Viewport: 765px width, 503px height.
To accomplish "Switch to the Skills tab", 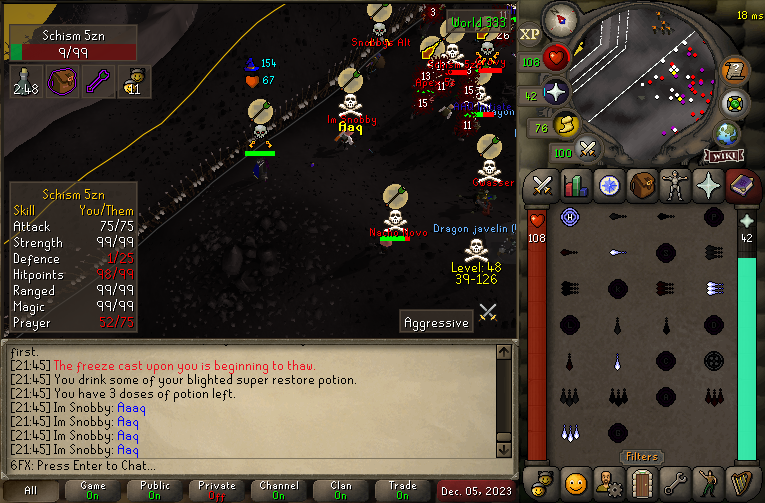I will pos(575,185).
